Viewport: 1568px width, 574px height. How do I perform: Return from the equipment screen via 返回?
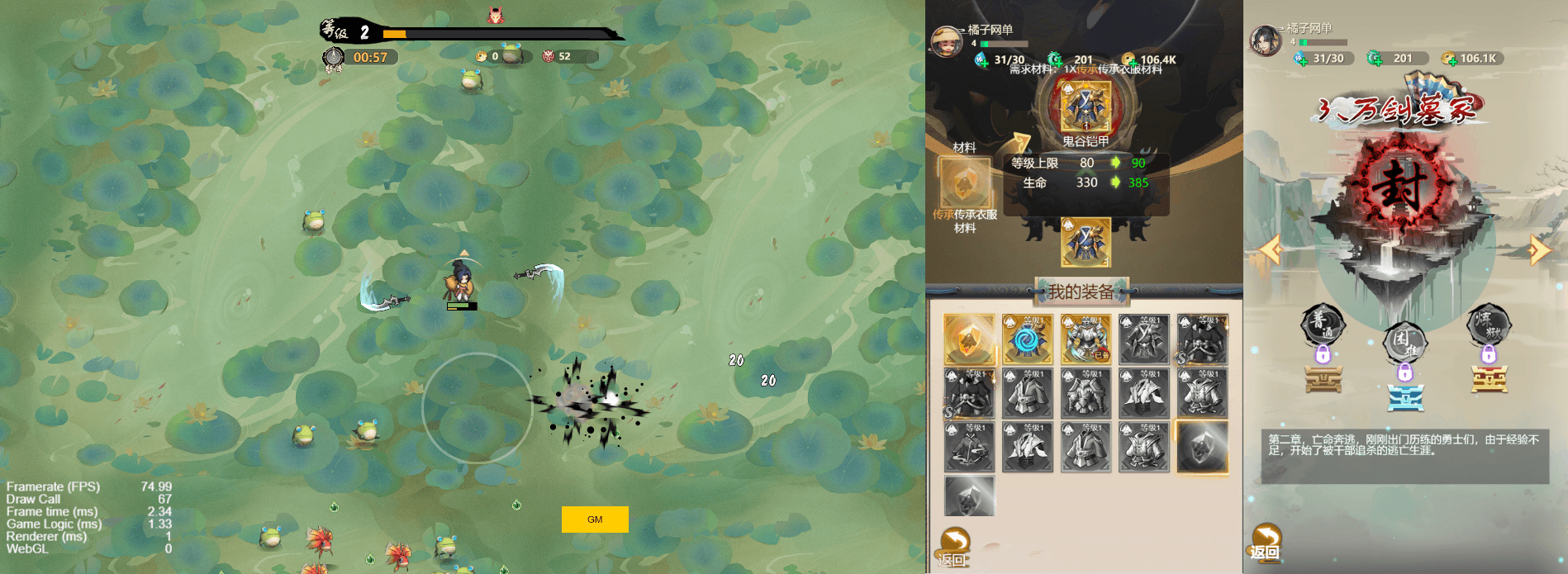click(x=953, y=548)
